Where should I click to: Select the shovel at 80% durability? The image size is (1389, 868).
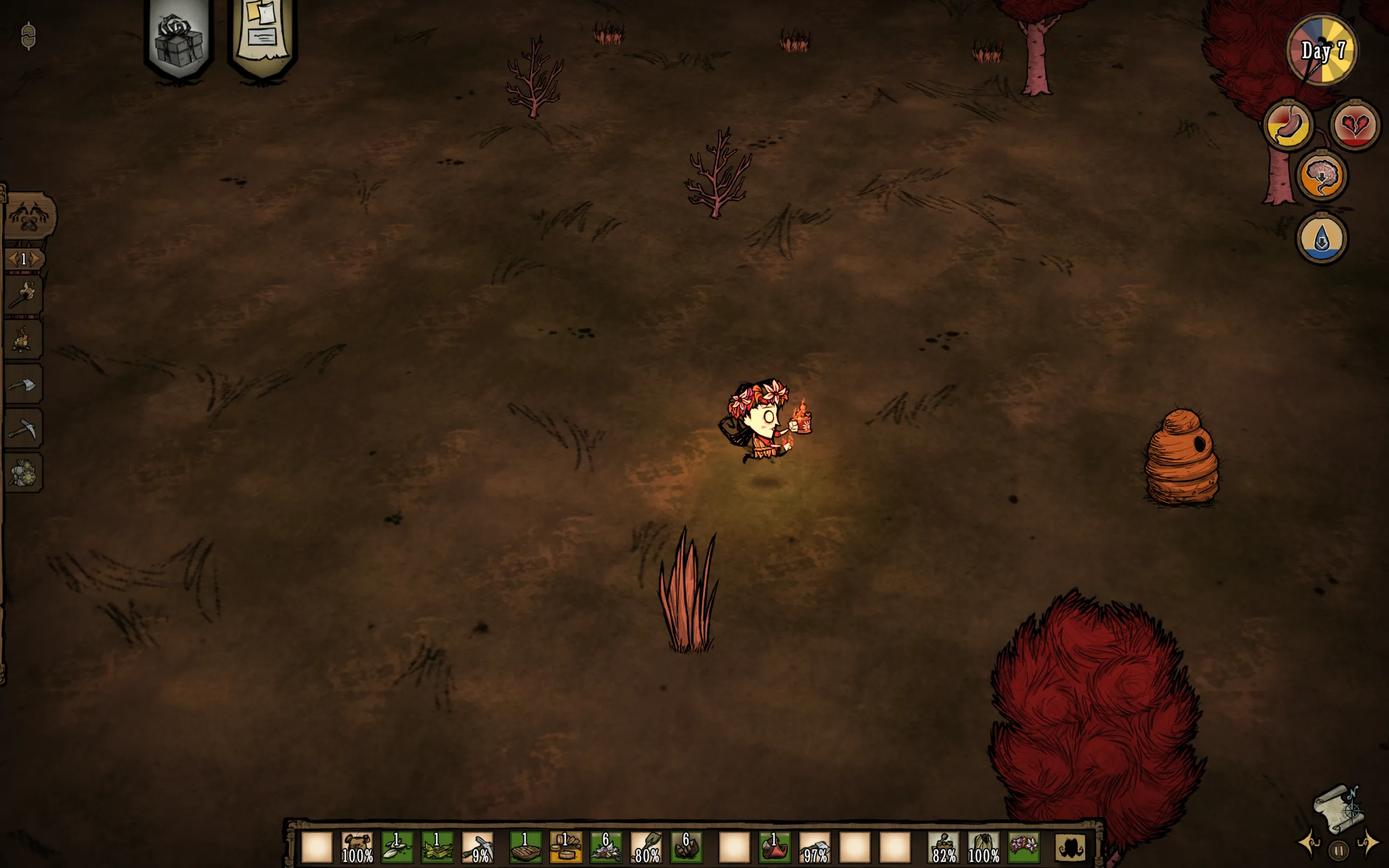[646, 847]
